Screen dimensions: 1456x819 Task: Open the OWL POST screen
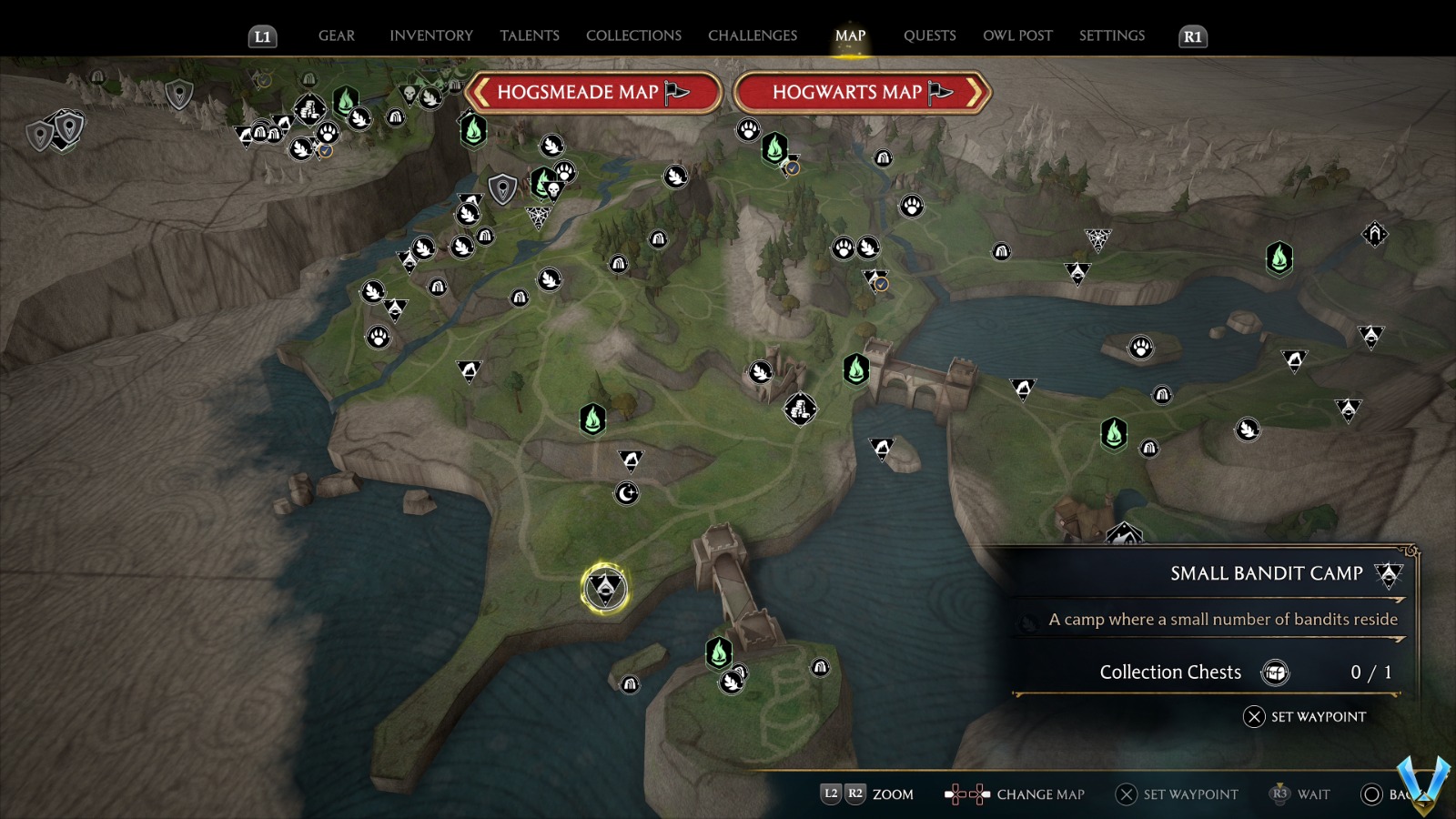point(1018,35)
